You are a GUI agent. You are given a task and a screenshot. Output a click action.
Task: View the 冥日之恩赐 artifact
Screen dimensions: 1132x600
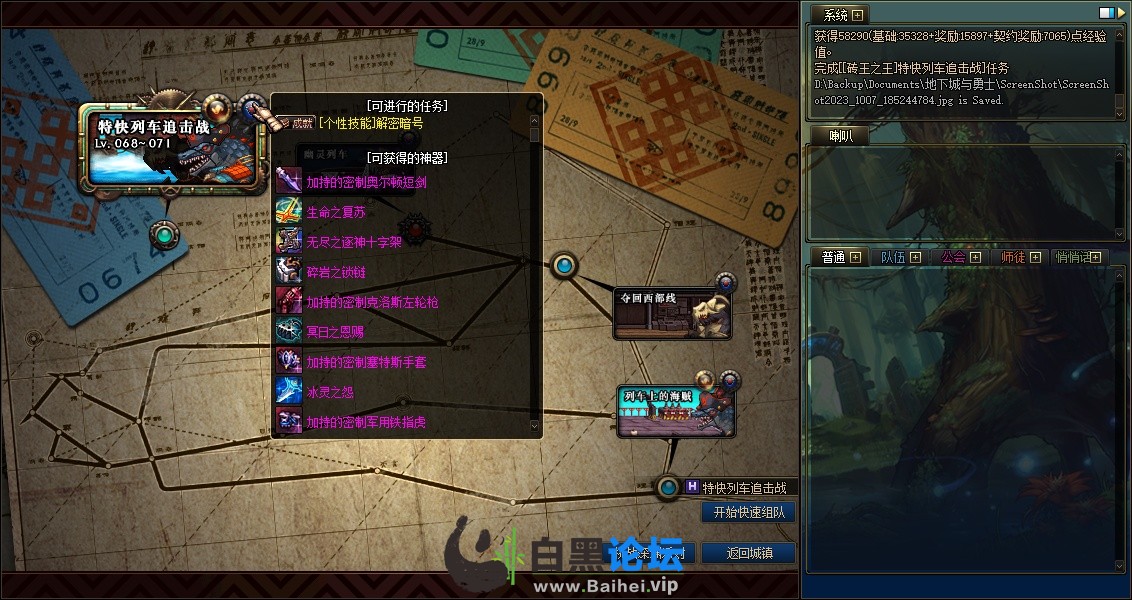(x=336, y=332)
